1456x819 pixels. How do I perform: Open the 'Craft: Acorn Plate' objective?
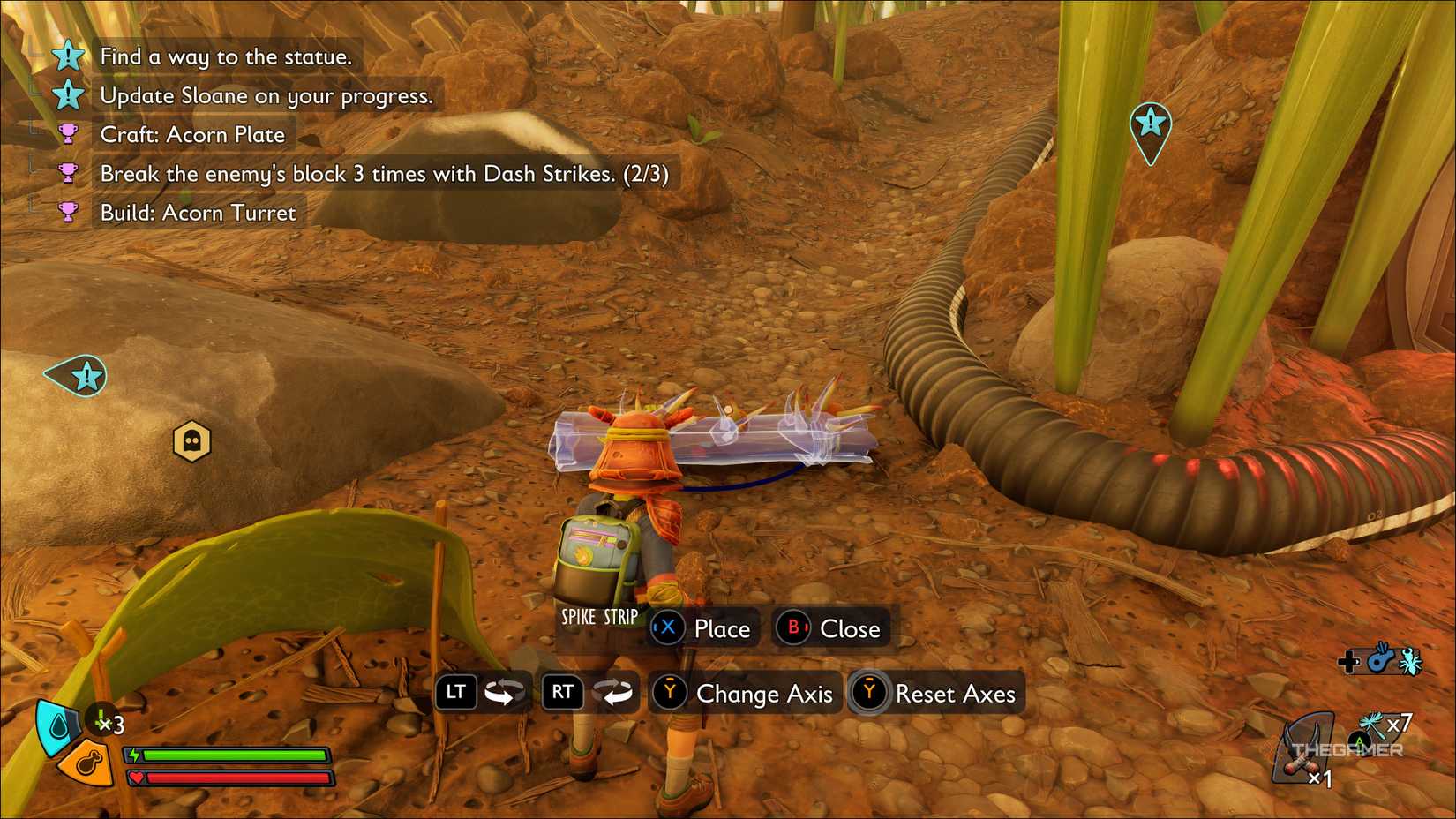[192, 134]
